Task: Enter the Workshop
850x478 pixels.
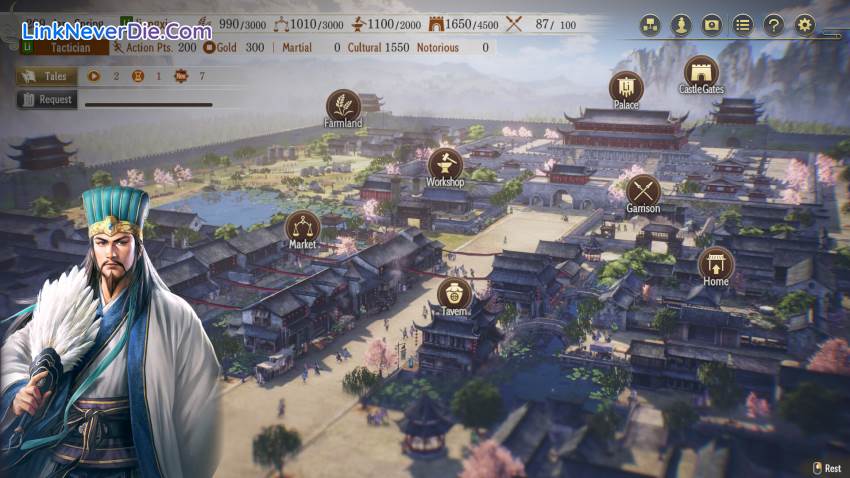Action: pos(445,165)
